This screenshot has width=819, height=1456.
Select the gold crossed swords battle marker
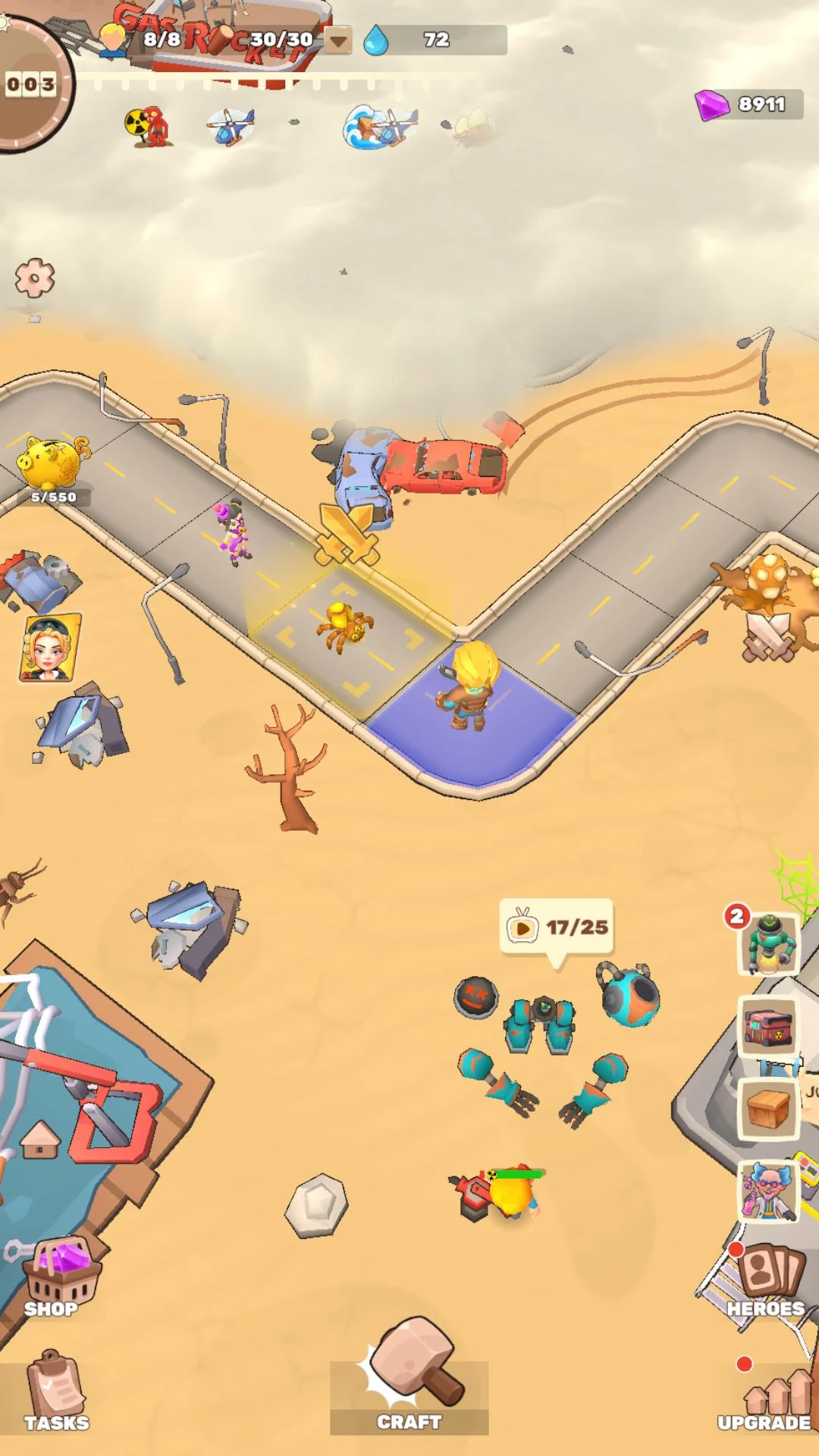point(347,533)
